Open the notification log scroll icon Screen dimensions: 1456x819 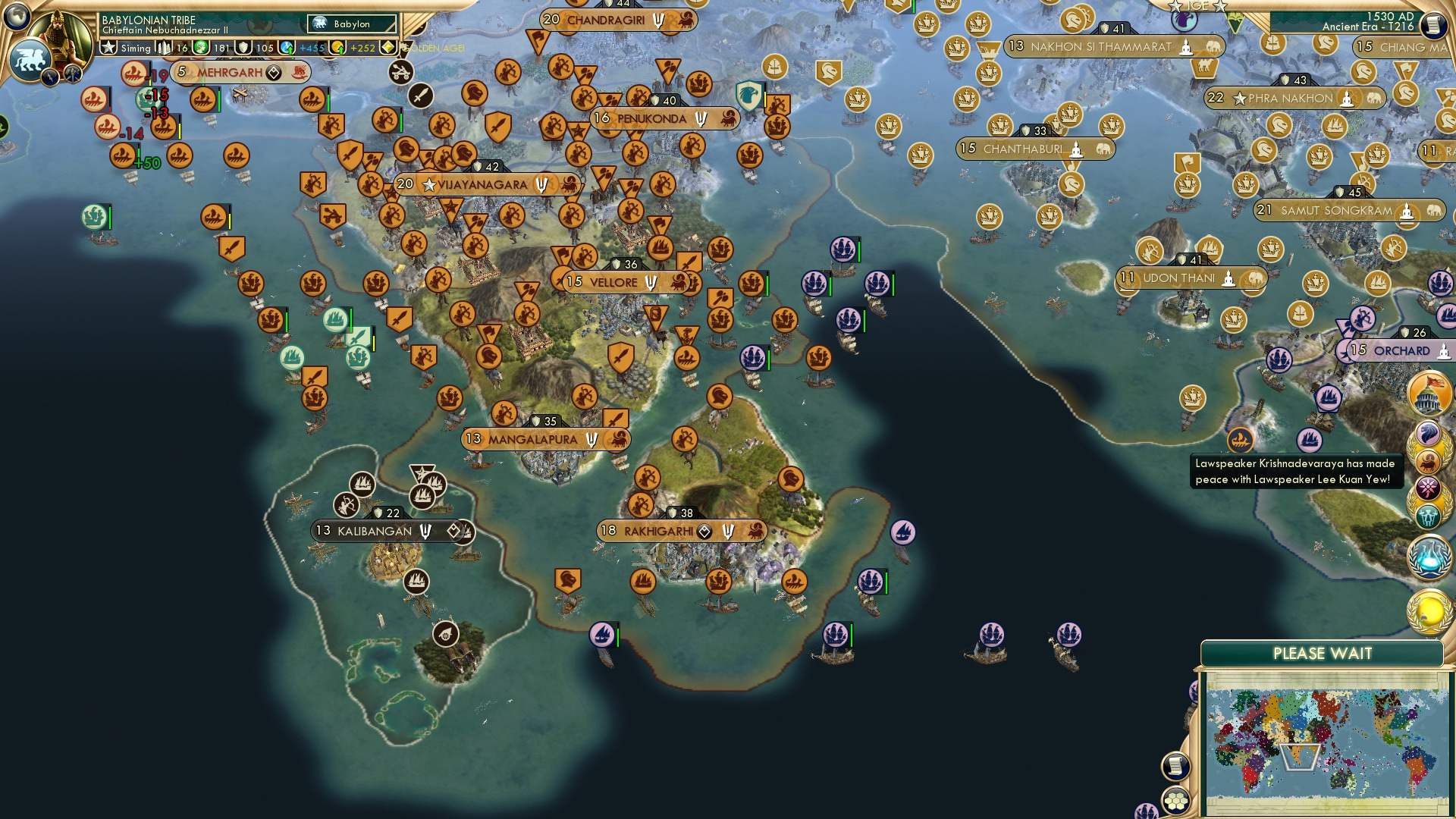[x=1176, y=767]
